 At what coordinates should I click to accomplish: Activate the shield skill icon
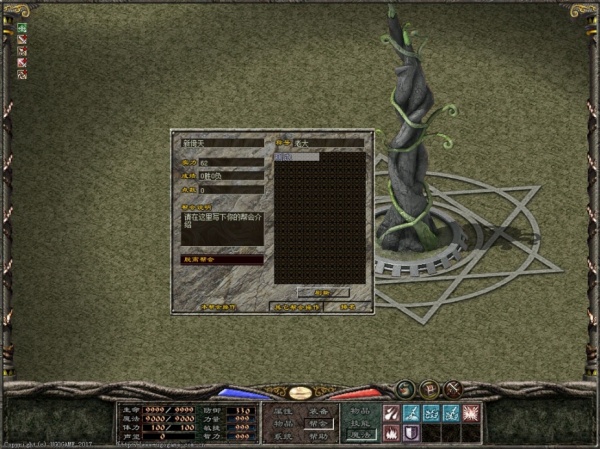pyautogui.click(x=410, y=433)
